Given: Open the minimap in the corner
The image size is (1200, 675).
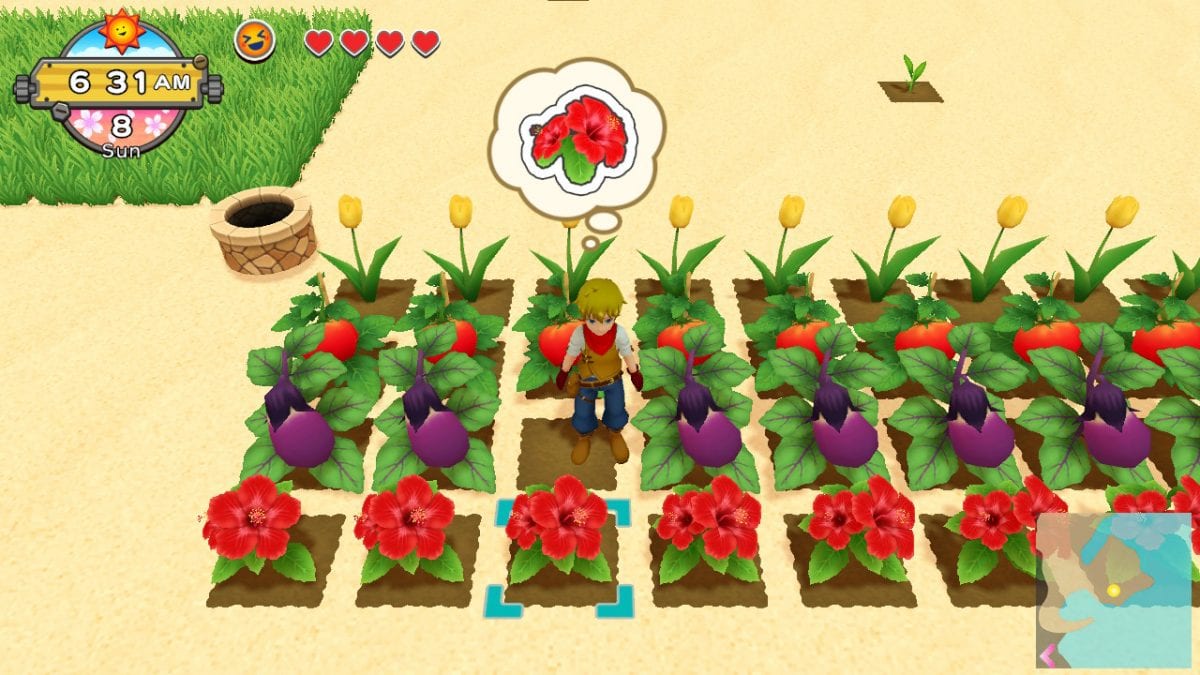Looking at the screenshot, I should pos(1113,590).
